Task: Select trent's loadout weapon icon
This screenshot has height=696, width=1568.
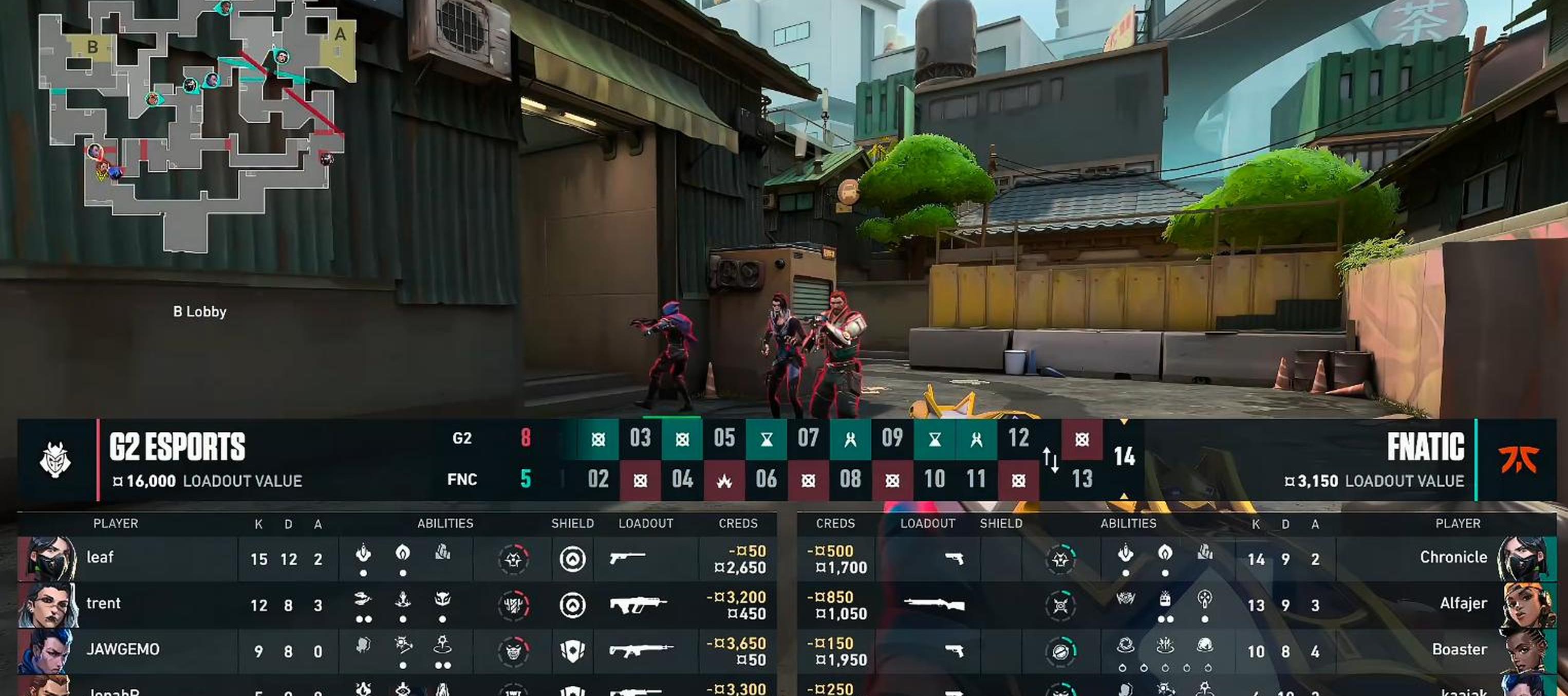Action: 637,605
